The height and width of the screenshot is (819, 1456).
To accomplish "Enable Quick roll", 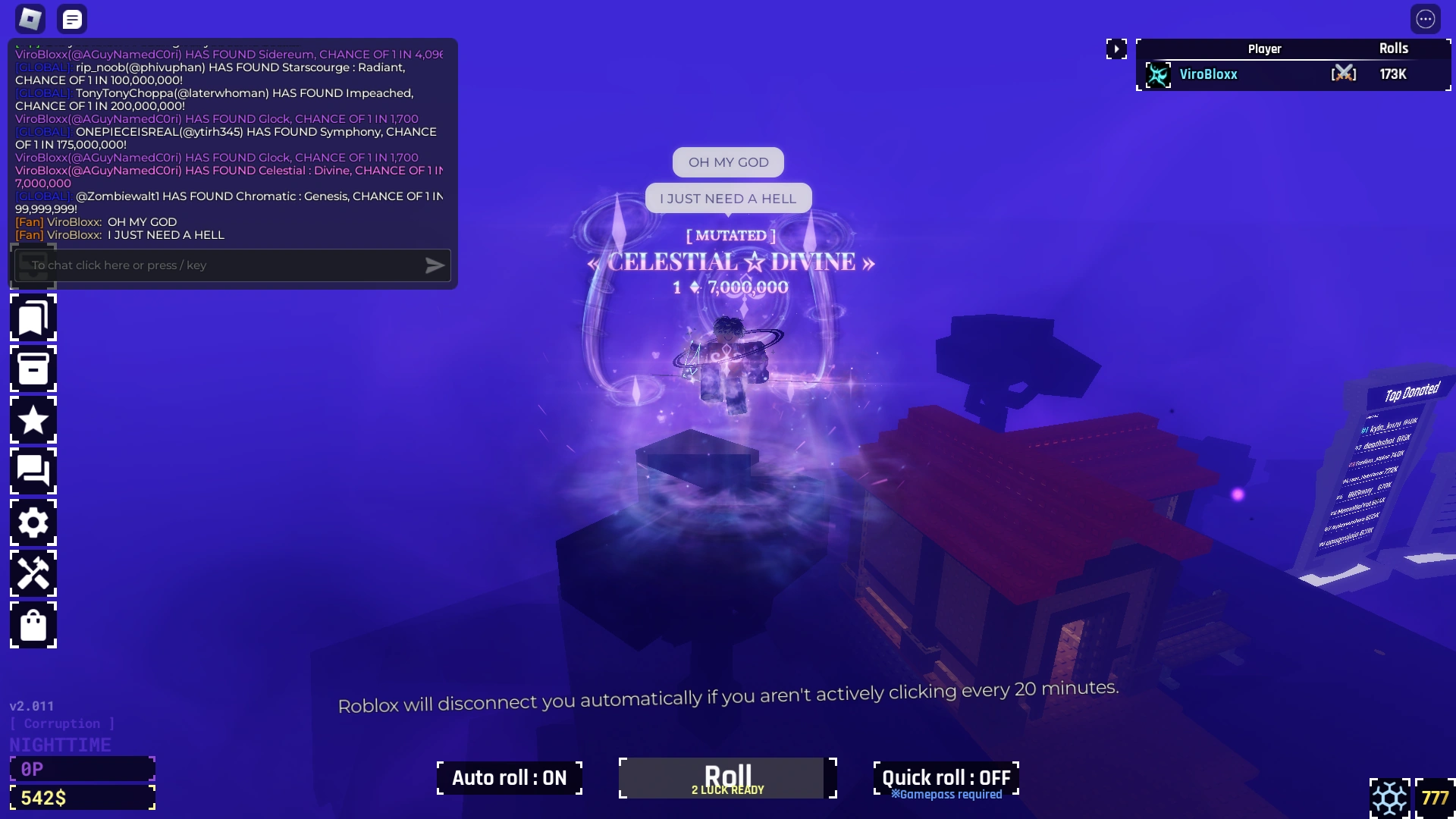I will (946, 777).
